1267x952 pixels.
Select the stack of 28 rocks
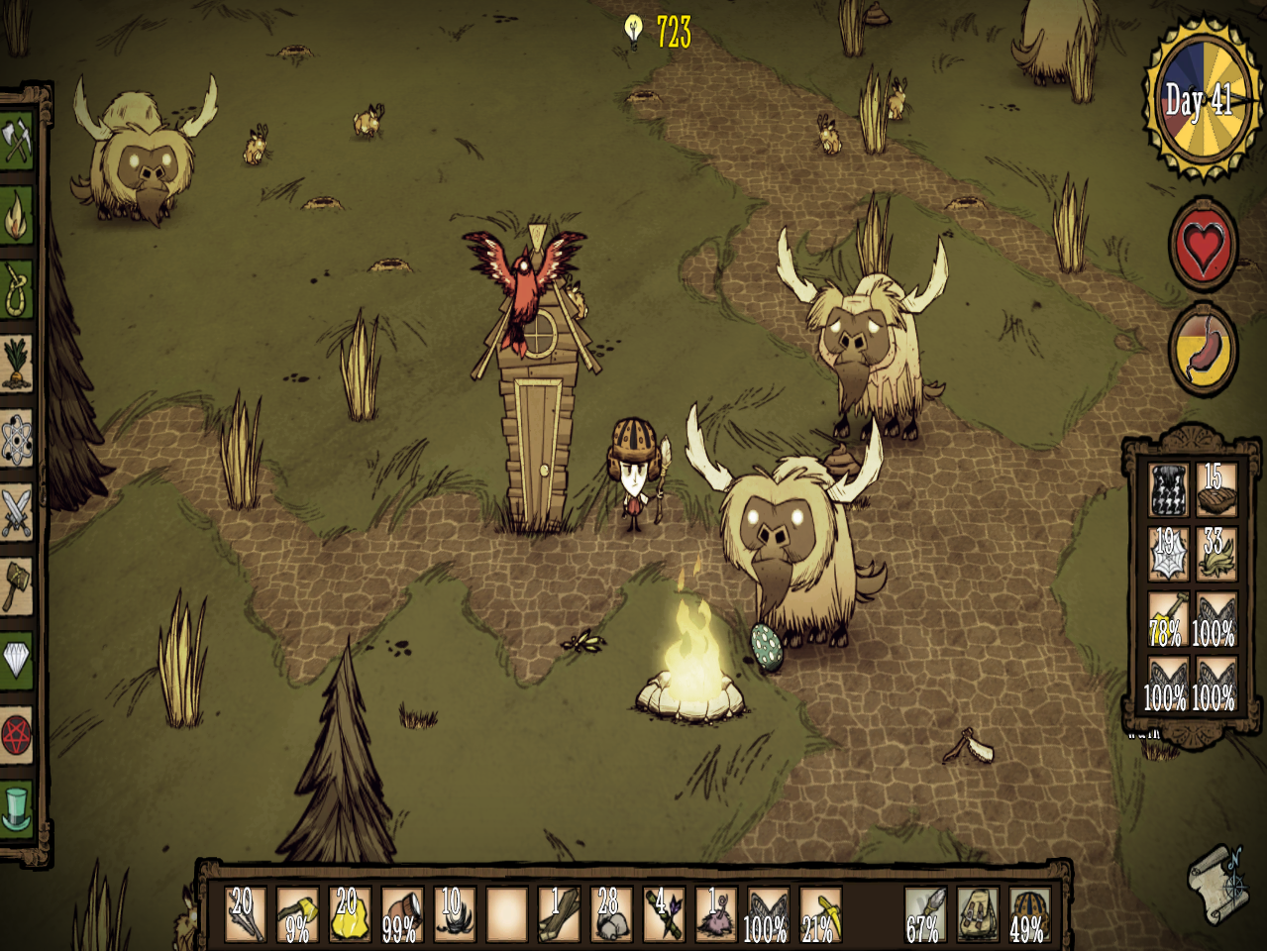(x=610, y=913)
